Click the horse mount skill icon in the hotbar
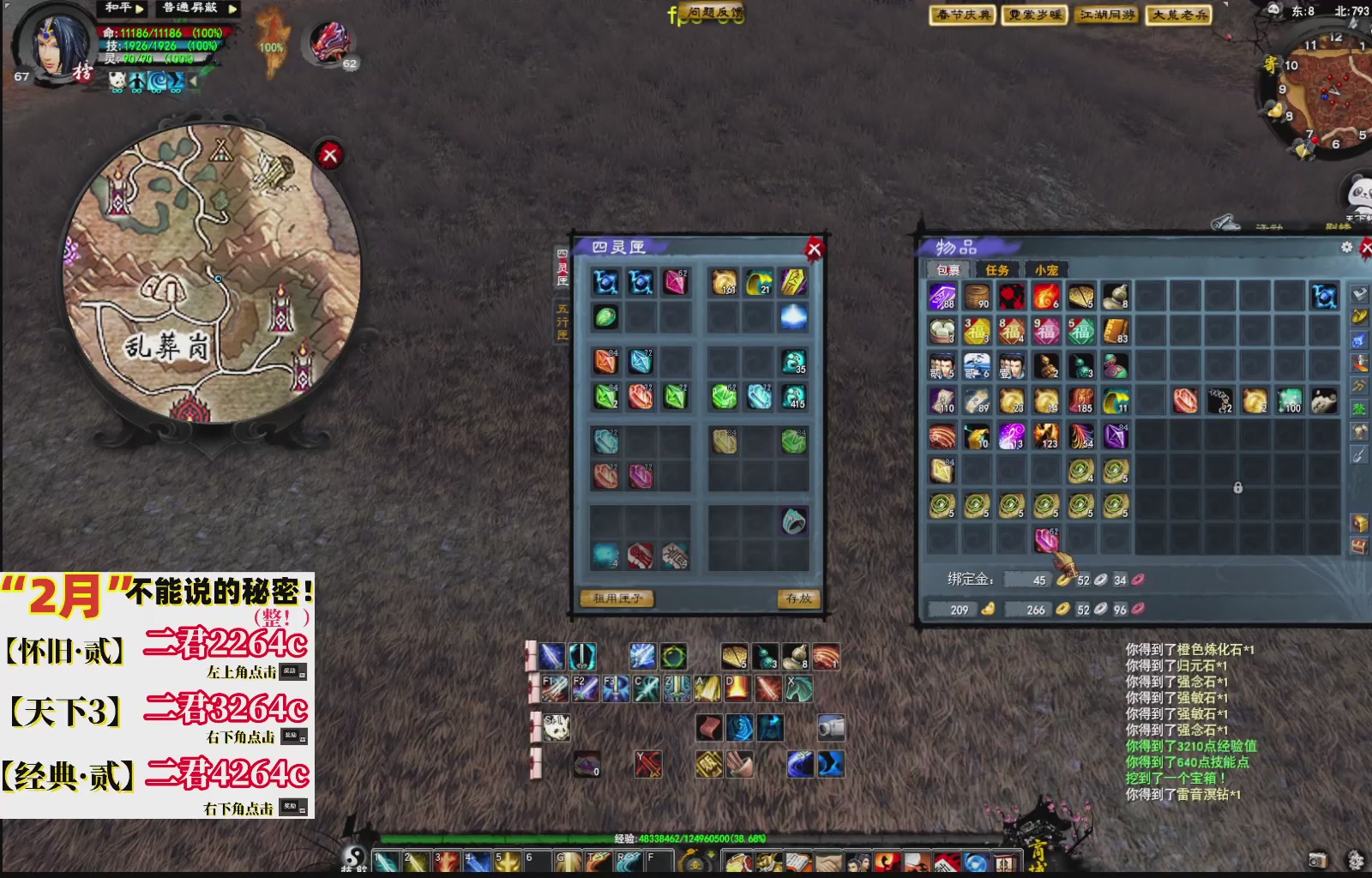The height and width of the screenshot is (878, 1372). 797,689
